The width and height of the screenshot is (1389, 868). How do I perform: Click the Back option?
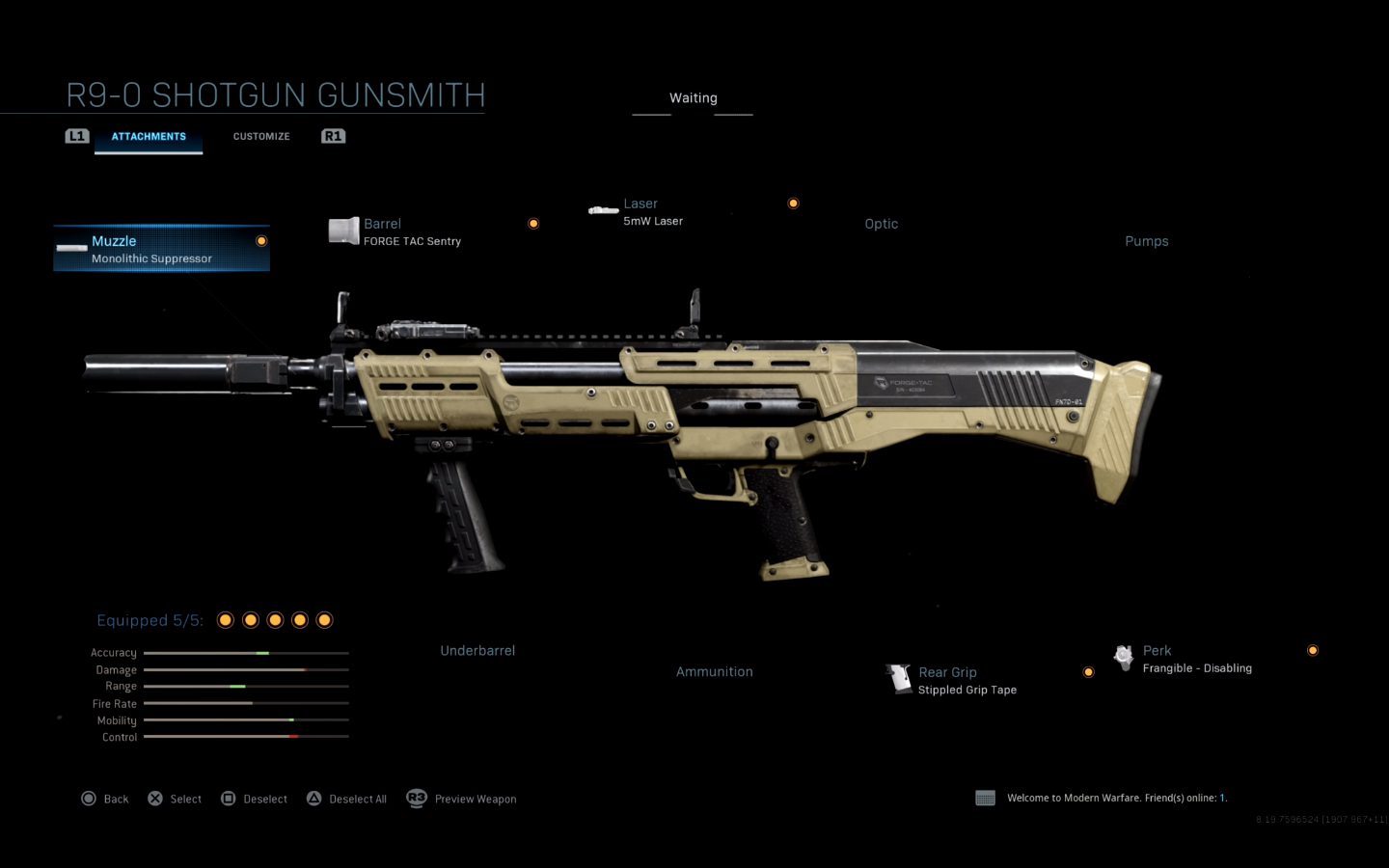pos(105,799)
